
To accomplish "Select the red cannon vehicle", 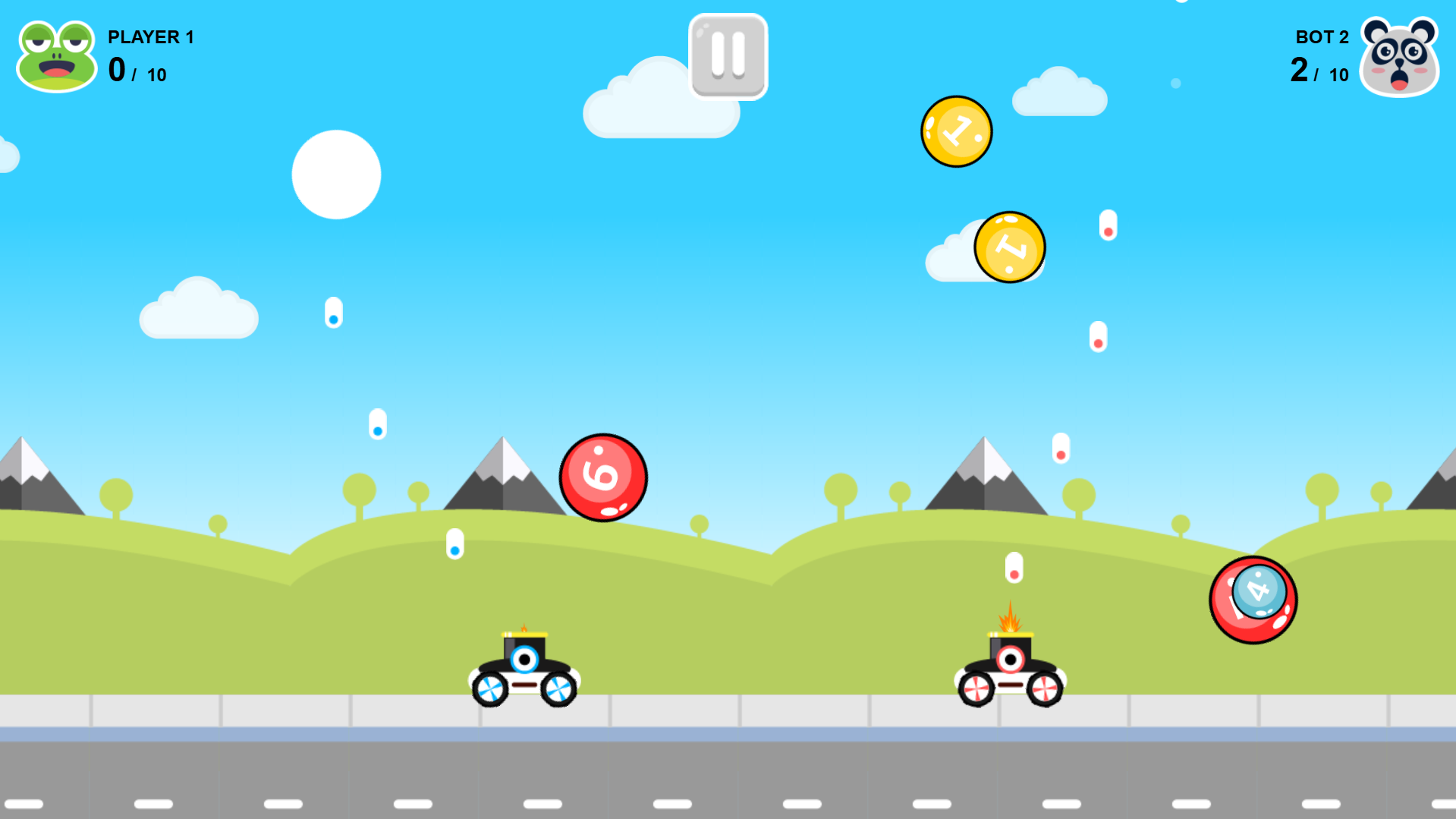I will 1009,668.
